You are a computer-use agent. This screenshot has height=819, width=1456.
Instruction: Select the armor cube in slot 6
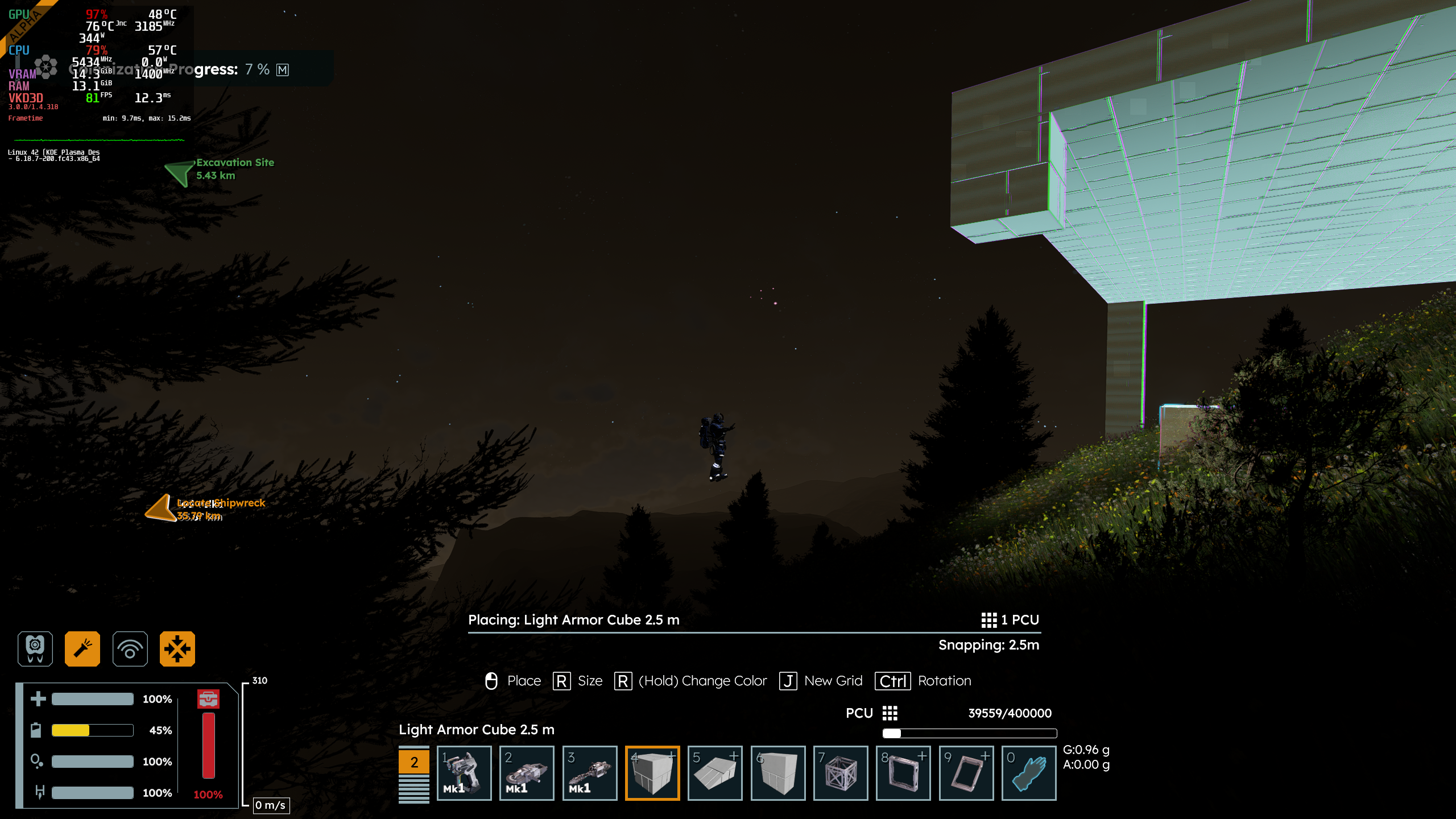[777, 772]
